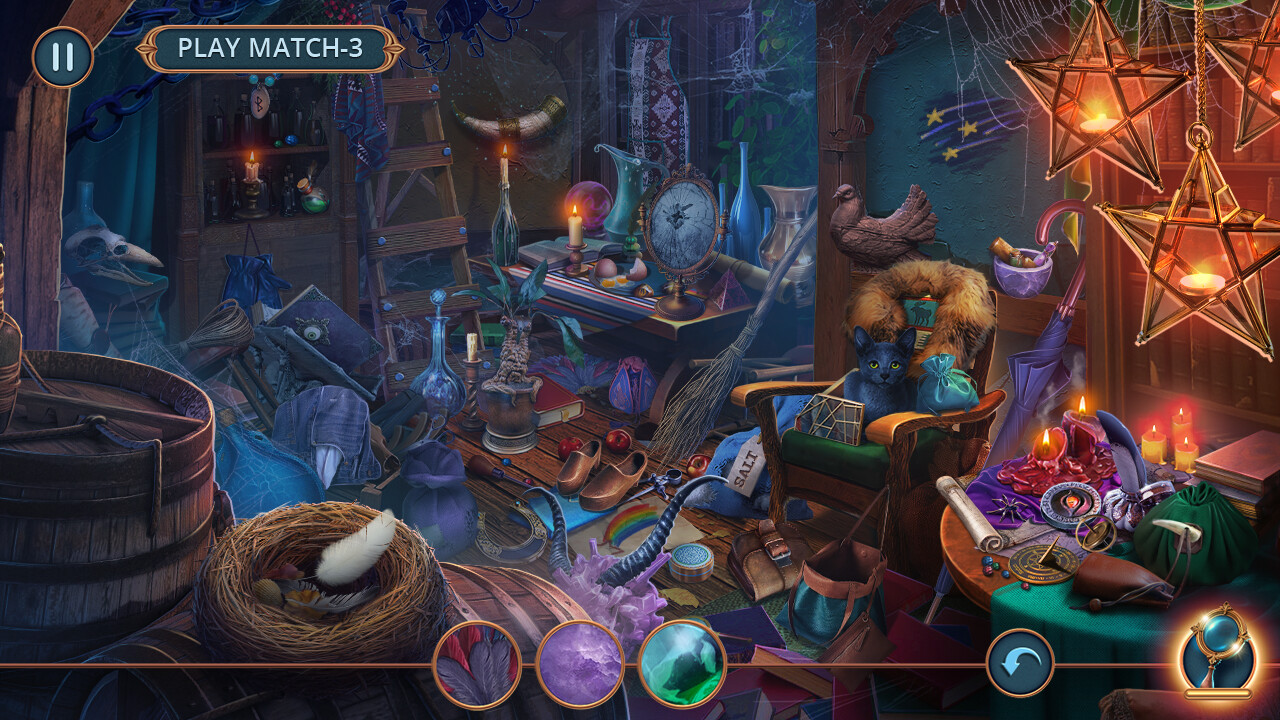Click the curved blue arrow button
The image size is (1280, 720).
[x=1020, y=663]
